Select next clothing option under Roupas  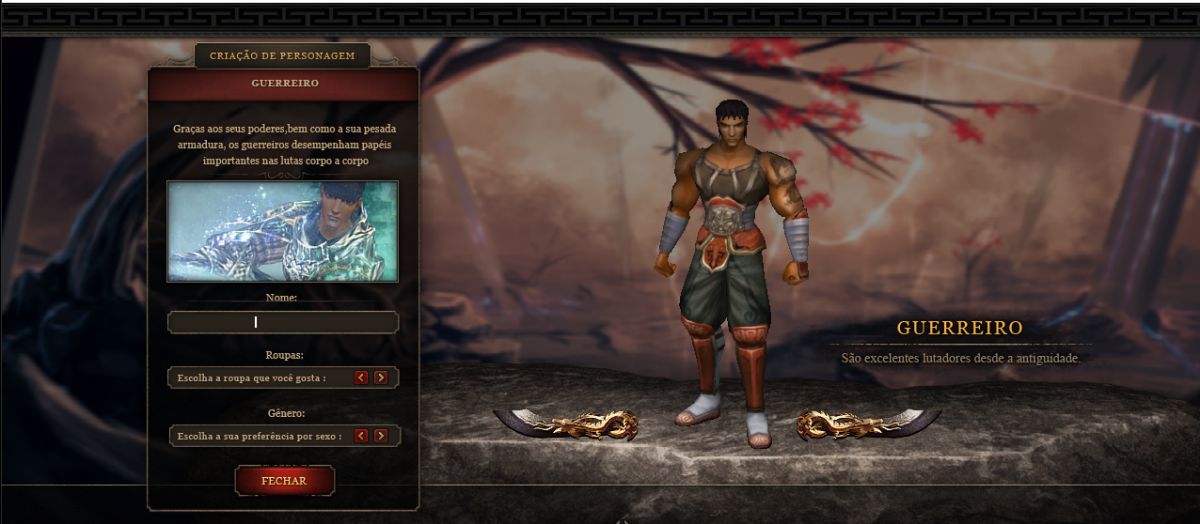click(x=380, y=377)
